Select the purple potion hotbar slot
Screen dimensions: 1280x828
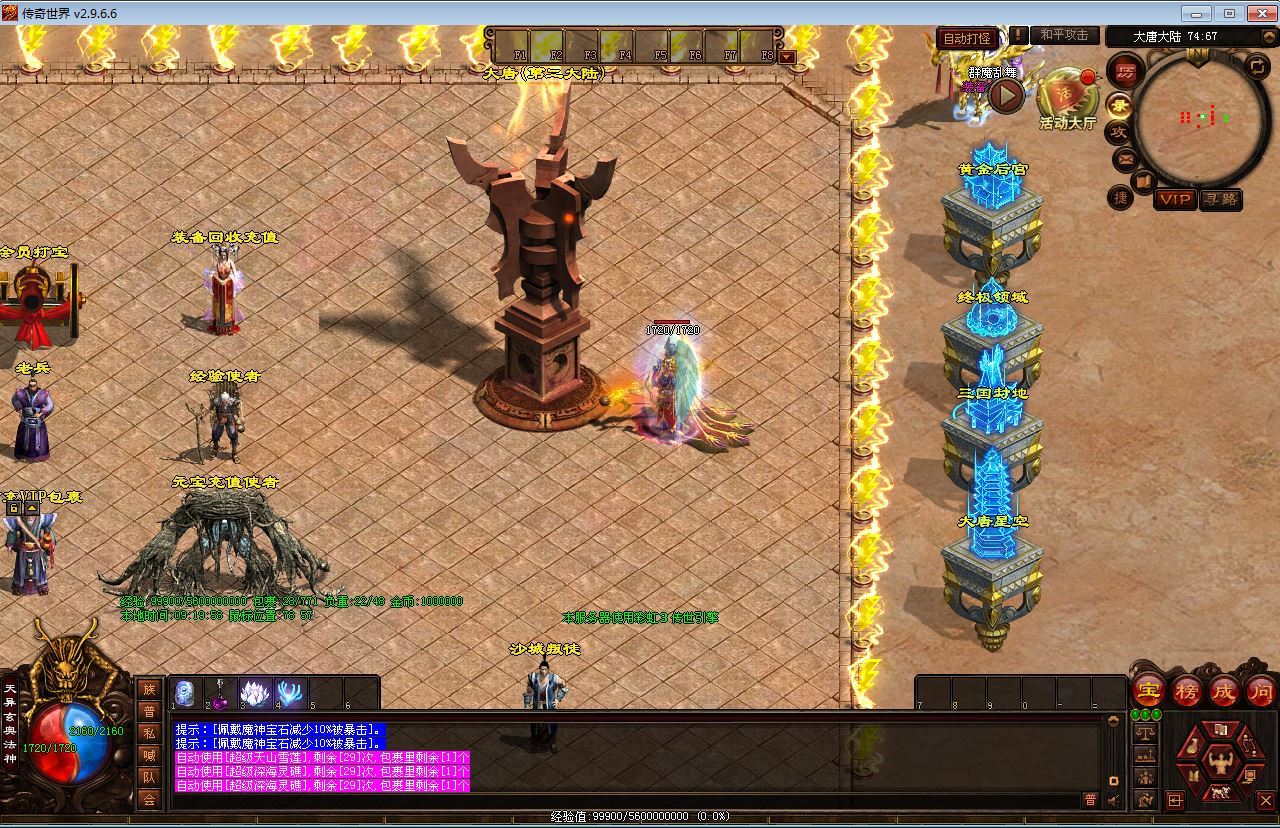point(219,693)
